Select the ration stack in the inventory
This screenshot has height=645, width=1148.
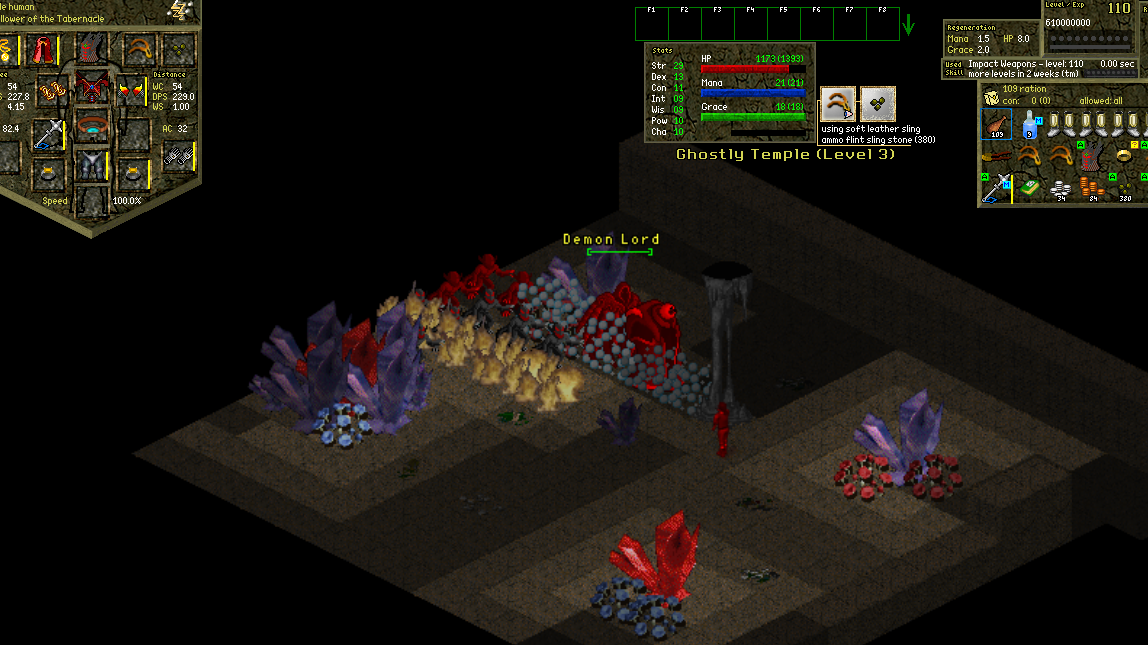[x=996, y=123]
